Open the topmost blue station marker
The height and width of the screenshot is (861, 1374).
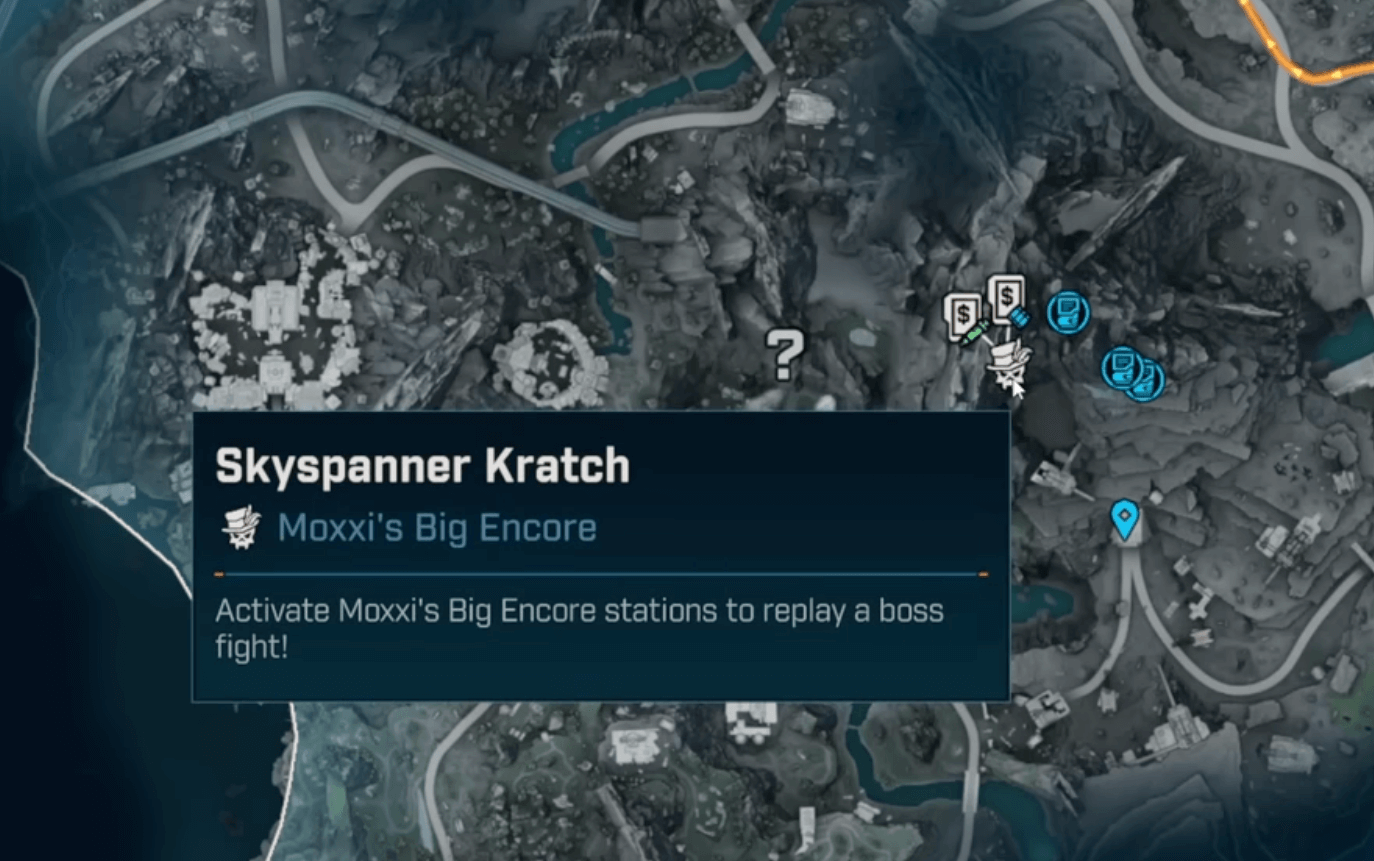click(1066, 311)
